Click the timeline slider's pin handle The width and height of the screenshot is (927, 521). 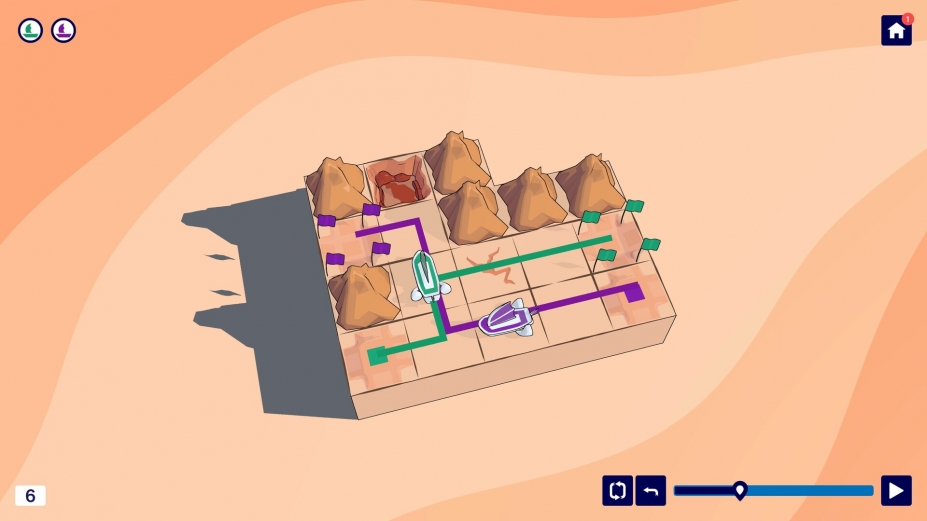point(740,489)
